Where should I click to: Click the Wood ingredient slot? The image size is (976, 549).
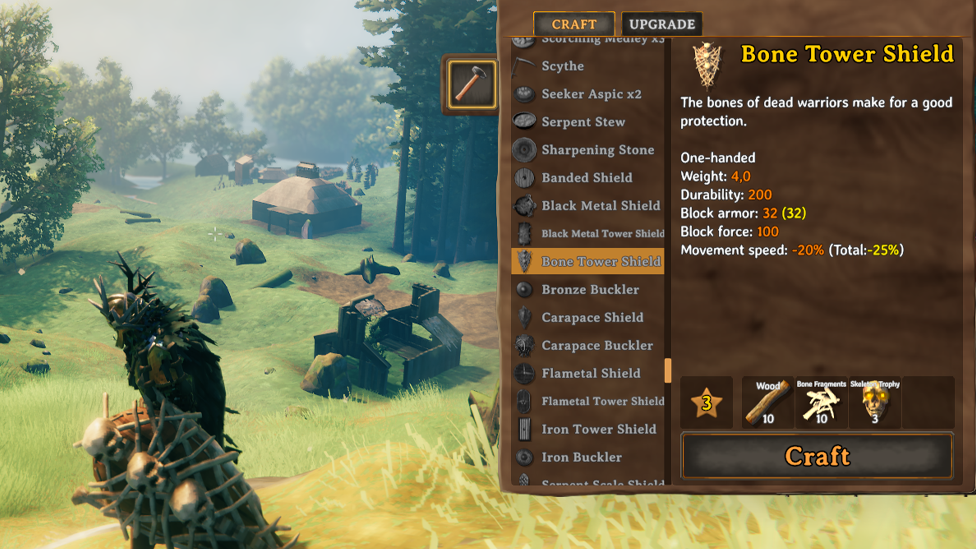point(768,403)
